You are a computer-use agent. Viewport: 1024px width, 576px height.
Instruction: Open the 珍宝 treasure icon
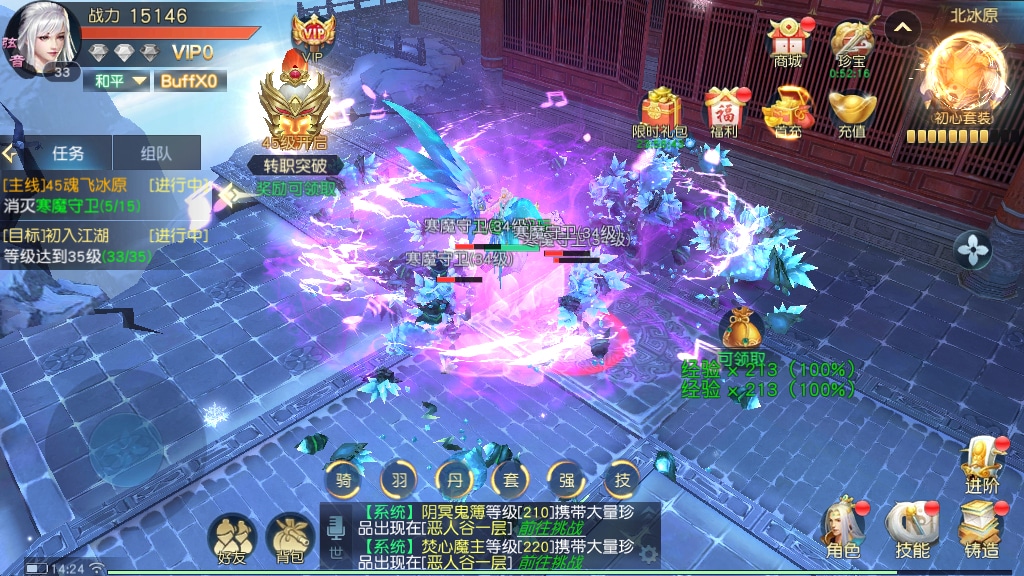point(851,43)
